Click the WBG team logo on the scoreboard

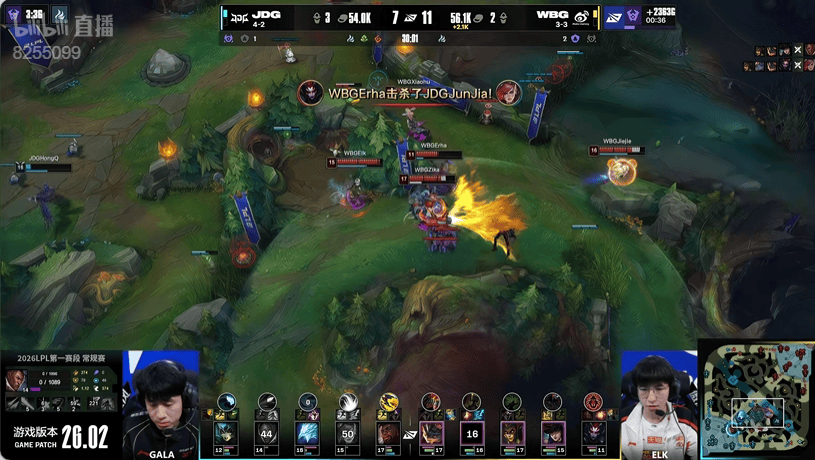point(581,17)
